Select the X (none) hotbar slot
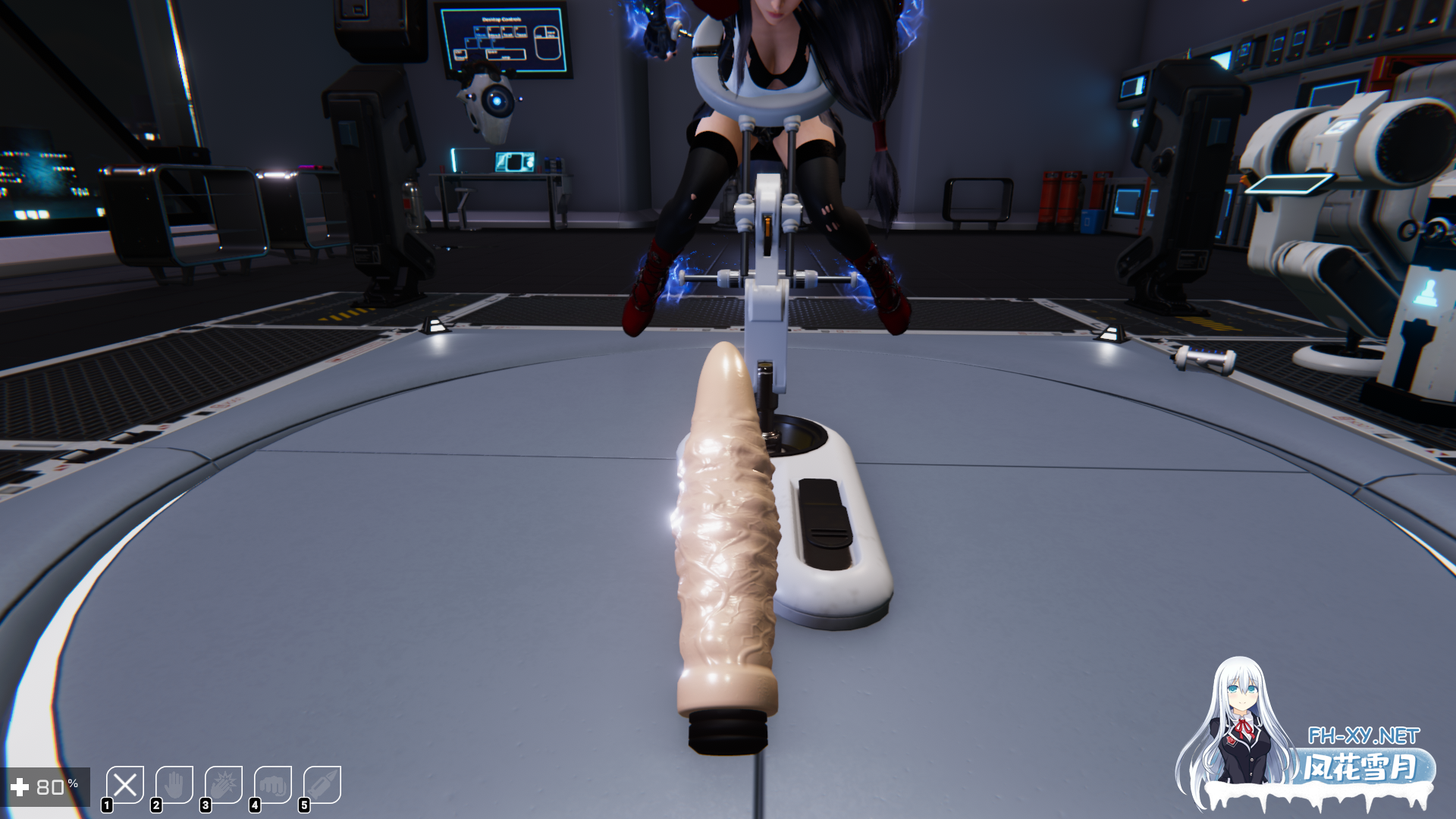Screen dimensions: 1456x819 click(x=125, y=785)
